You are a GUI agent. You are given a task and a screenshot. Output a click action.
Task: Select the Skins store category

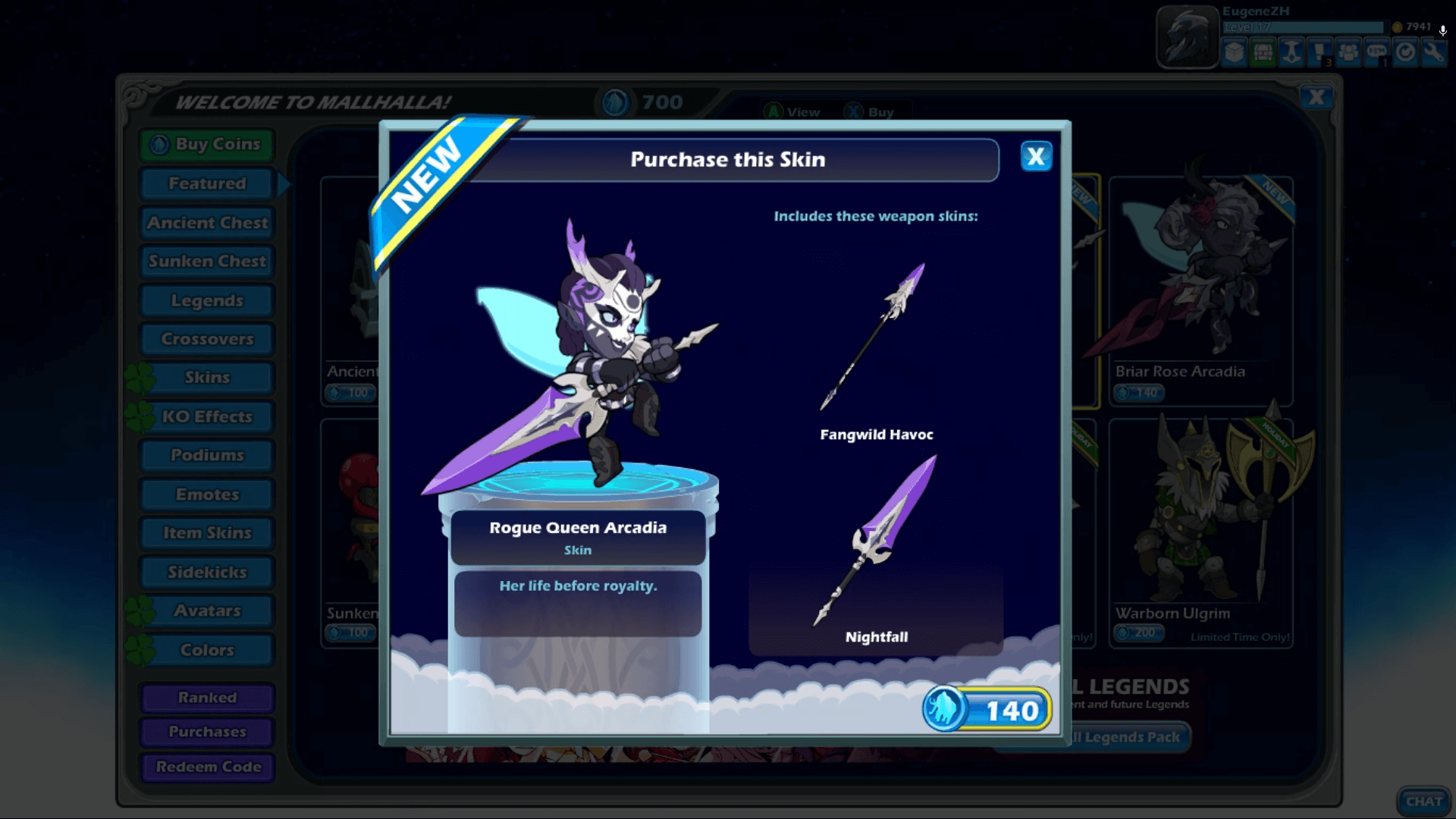[x=207, y=378]
